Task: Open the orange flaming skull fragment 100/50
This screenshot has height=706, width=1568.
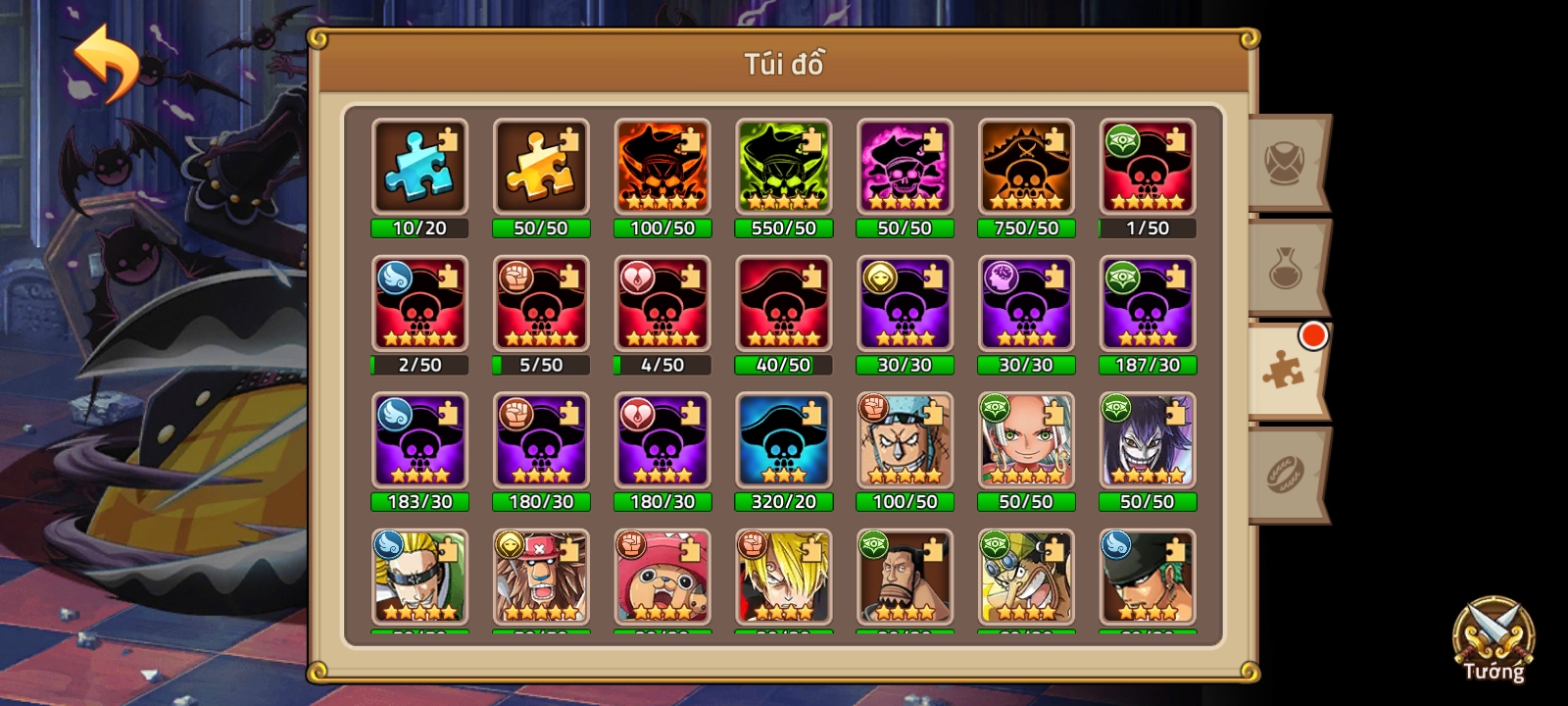Action: [x=661, y=169]
